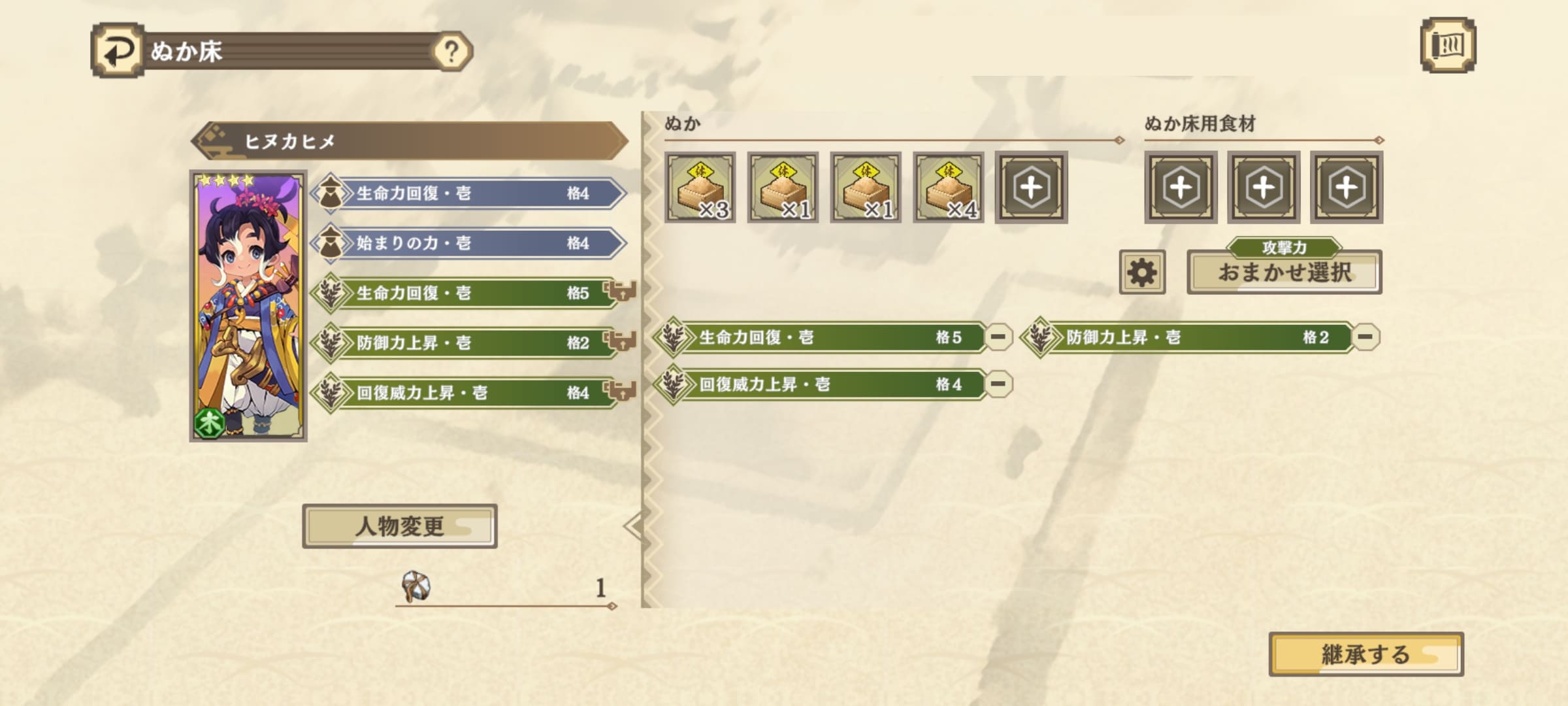
Task: Open the gear settings button
Action: 1141,272
